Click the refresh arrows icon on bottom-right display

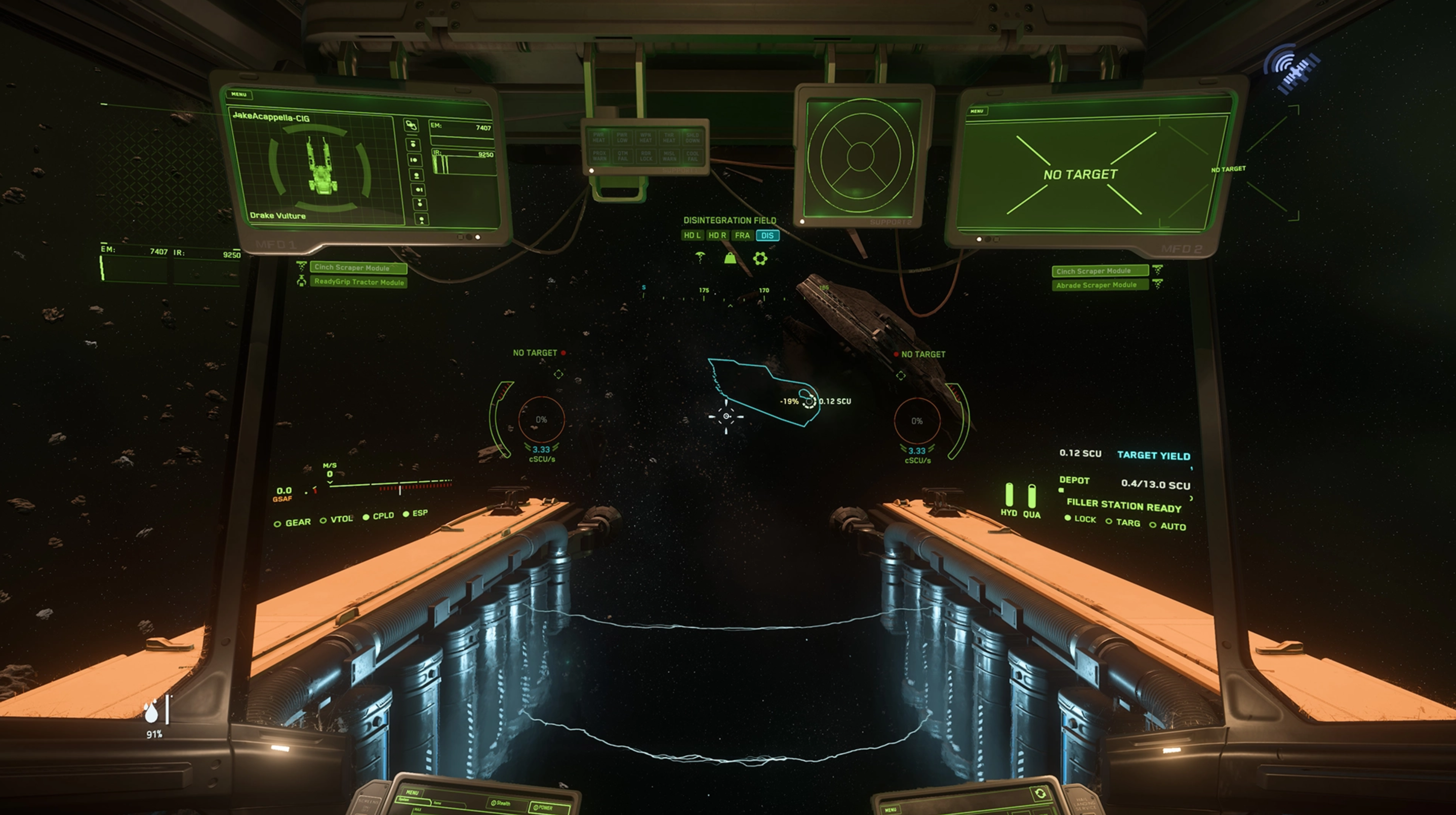(x=1040, y=794)
